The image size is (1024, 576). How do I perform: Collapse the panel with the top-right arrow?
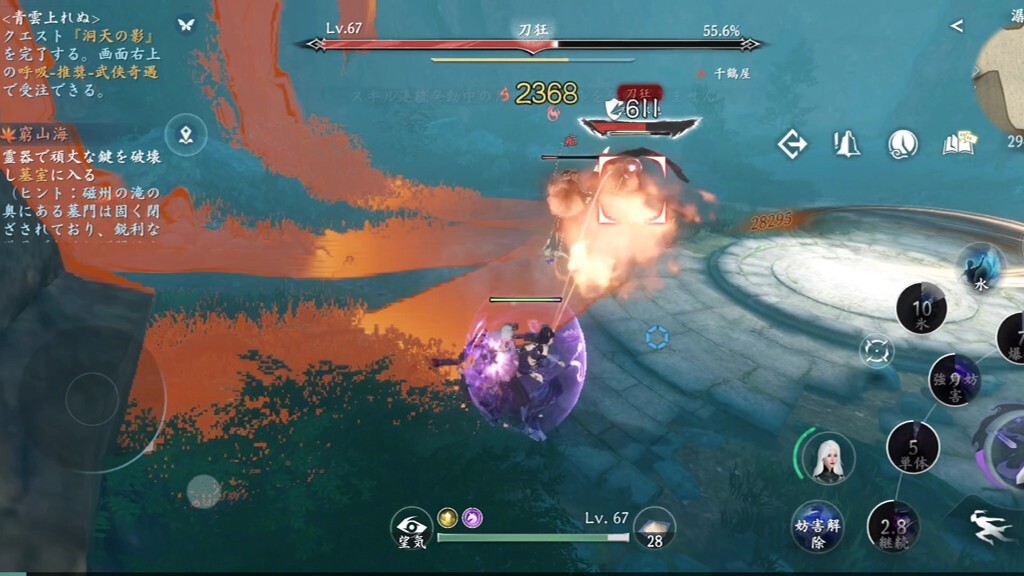tap(957, 26)
